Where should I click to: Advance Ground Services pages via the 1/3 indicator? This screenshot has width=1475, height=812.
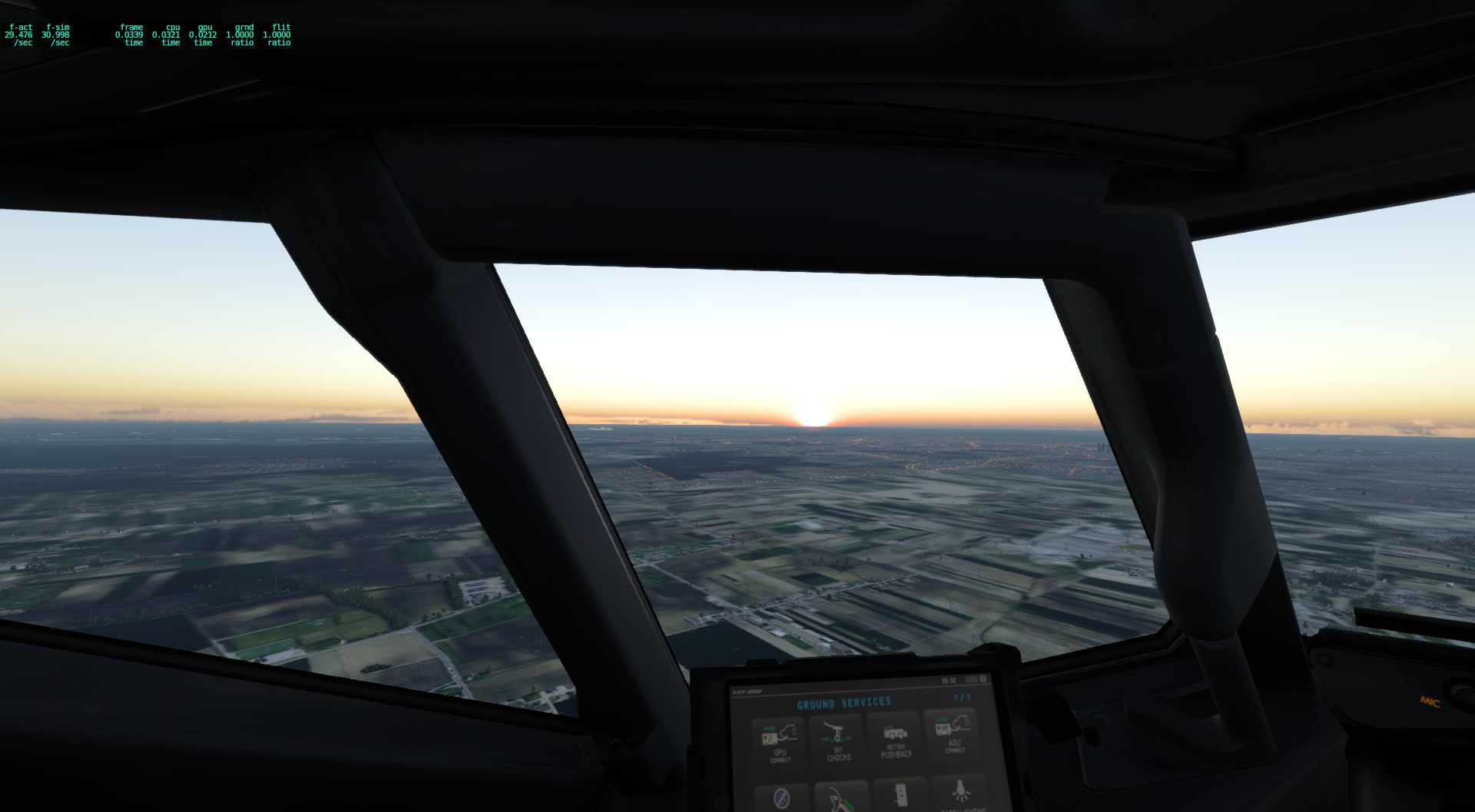962,698
